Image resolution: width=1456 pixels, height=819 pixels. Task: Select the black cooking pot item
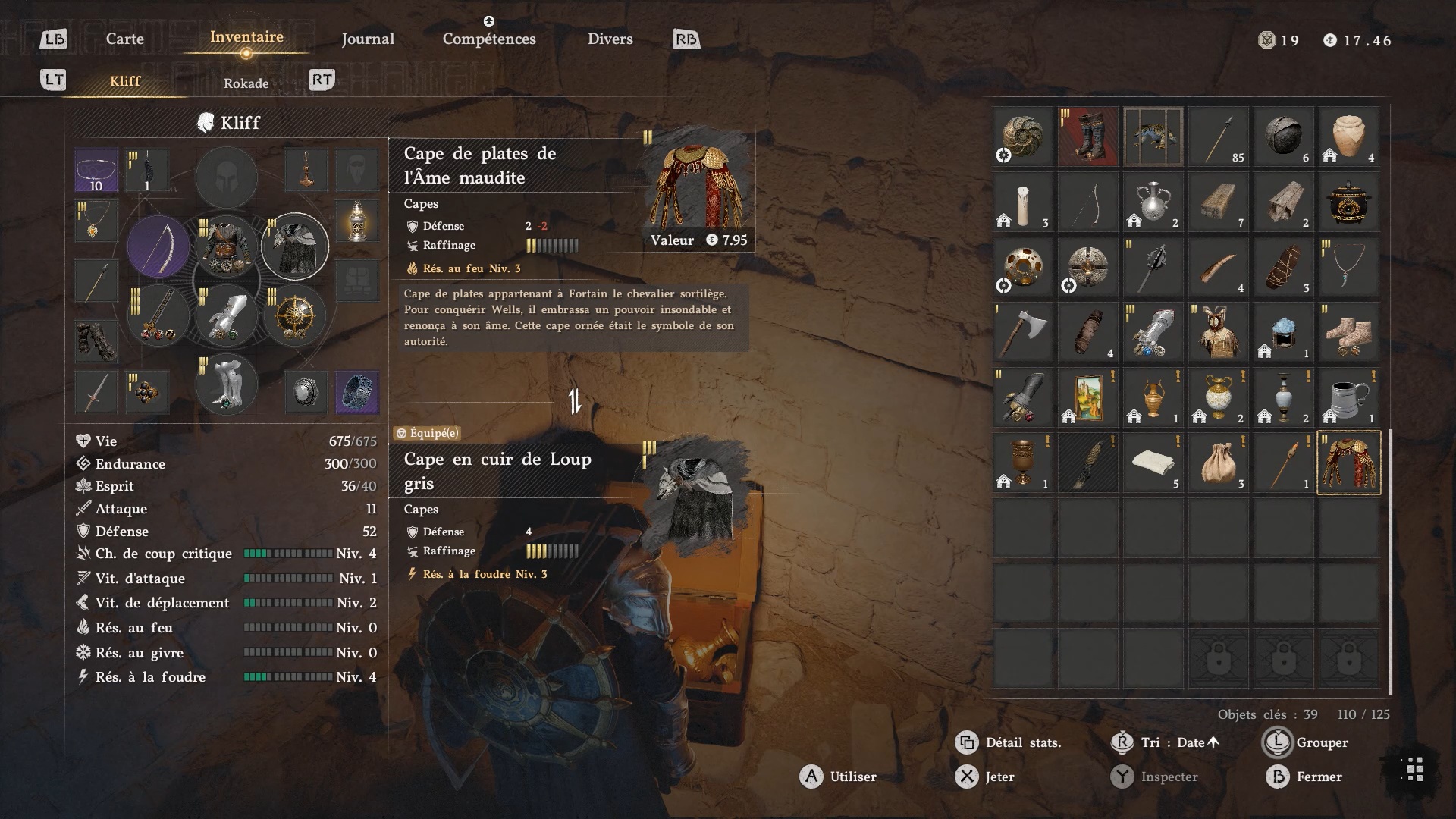[1348, 202]
